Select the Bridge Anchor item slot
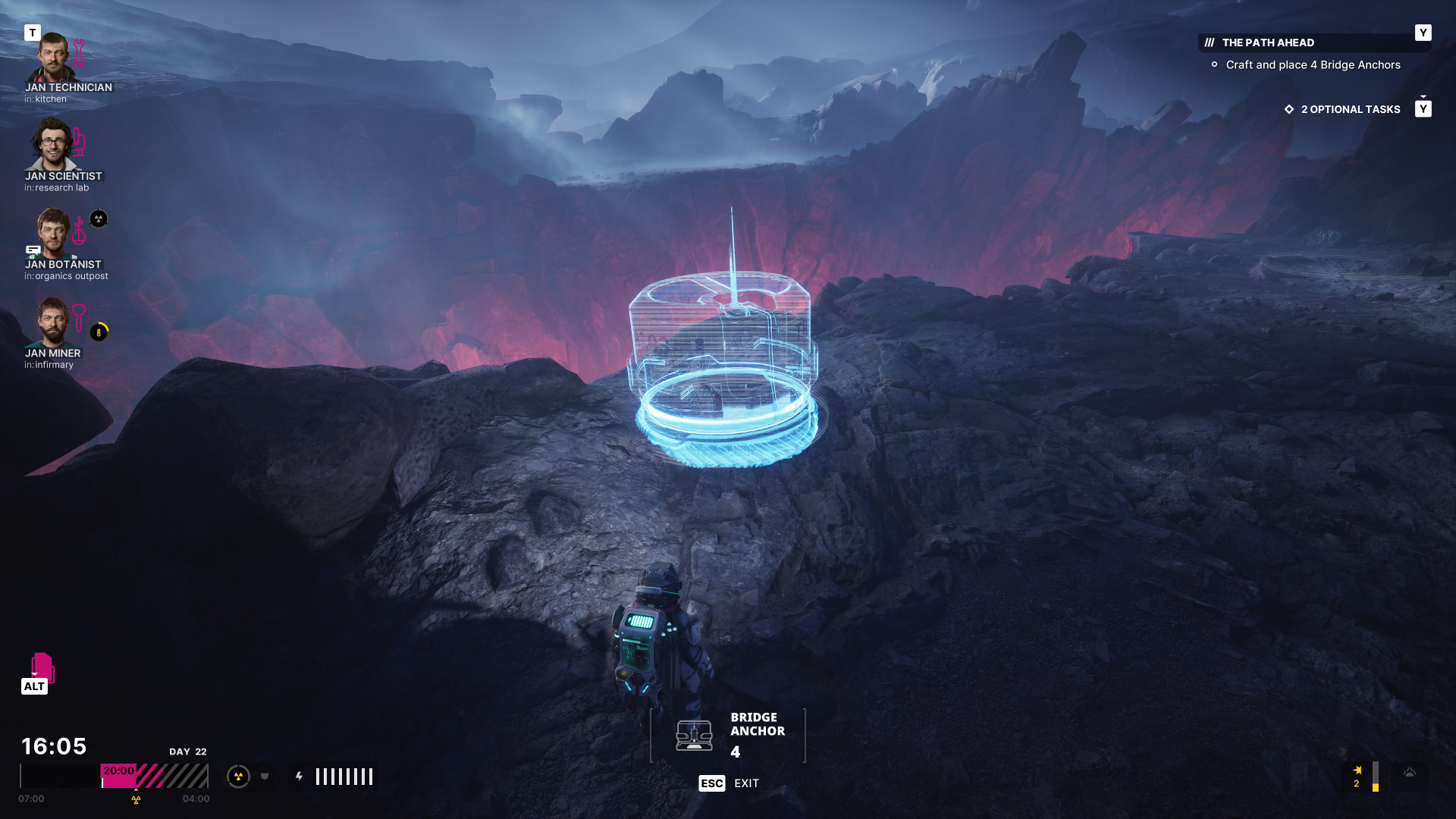 (x=727, y=735)
